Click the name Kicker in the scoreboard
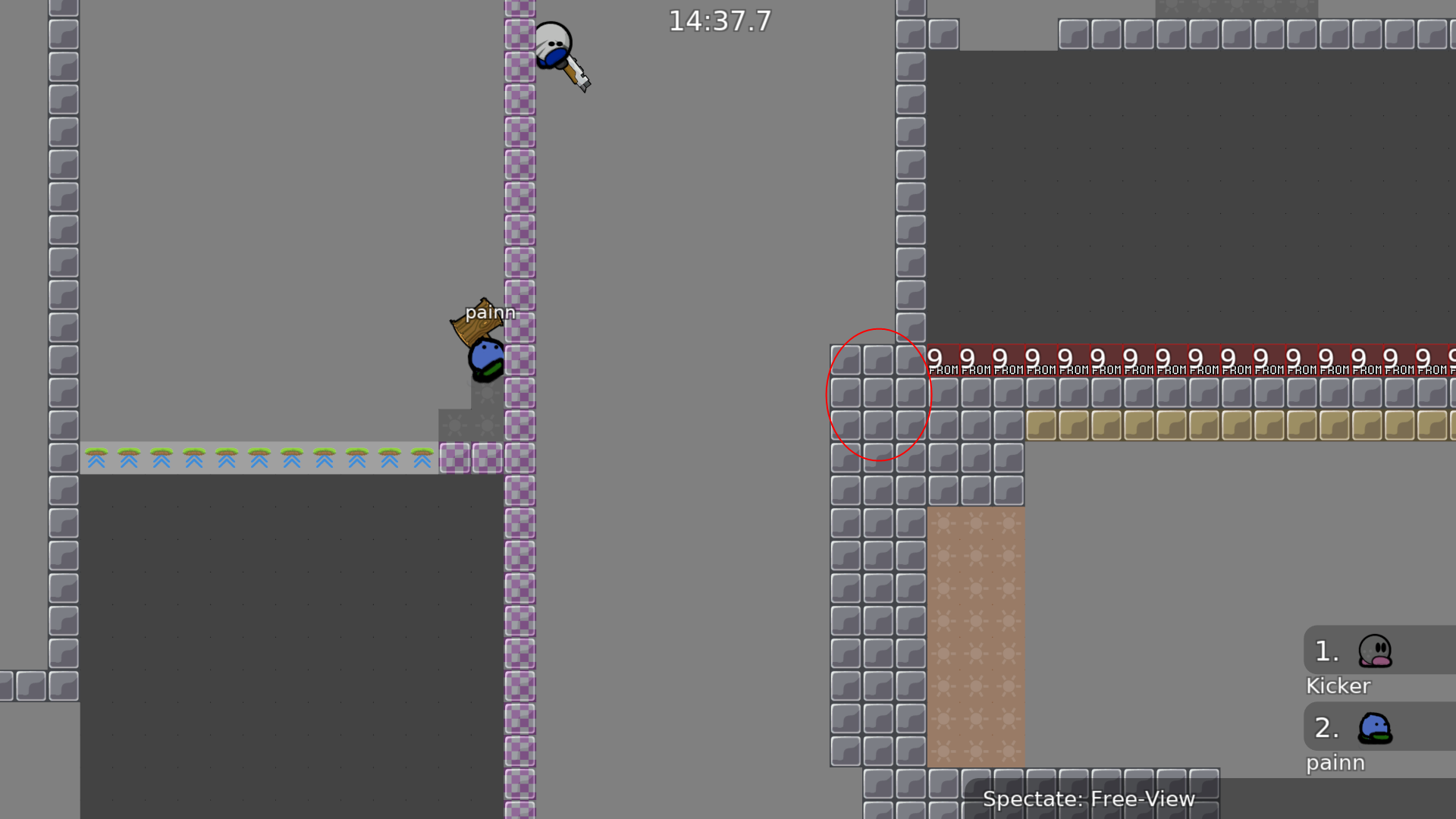This screenshot has width=1456, height=819. click(x=1338, y=686)
